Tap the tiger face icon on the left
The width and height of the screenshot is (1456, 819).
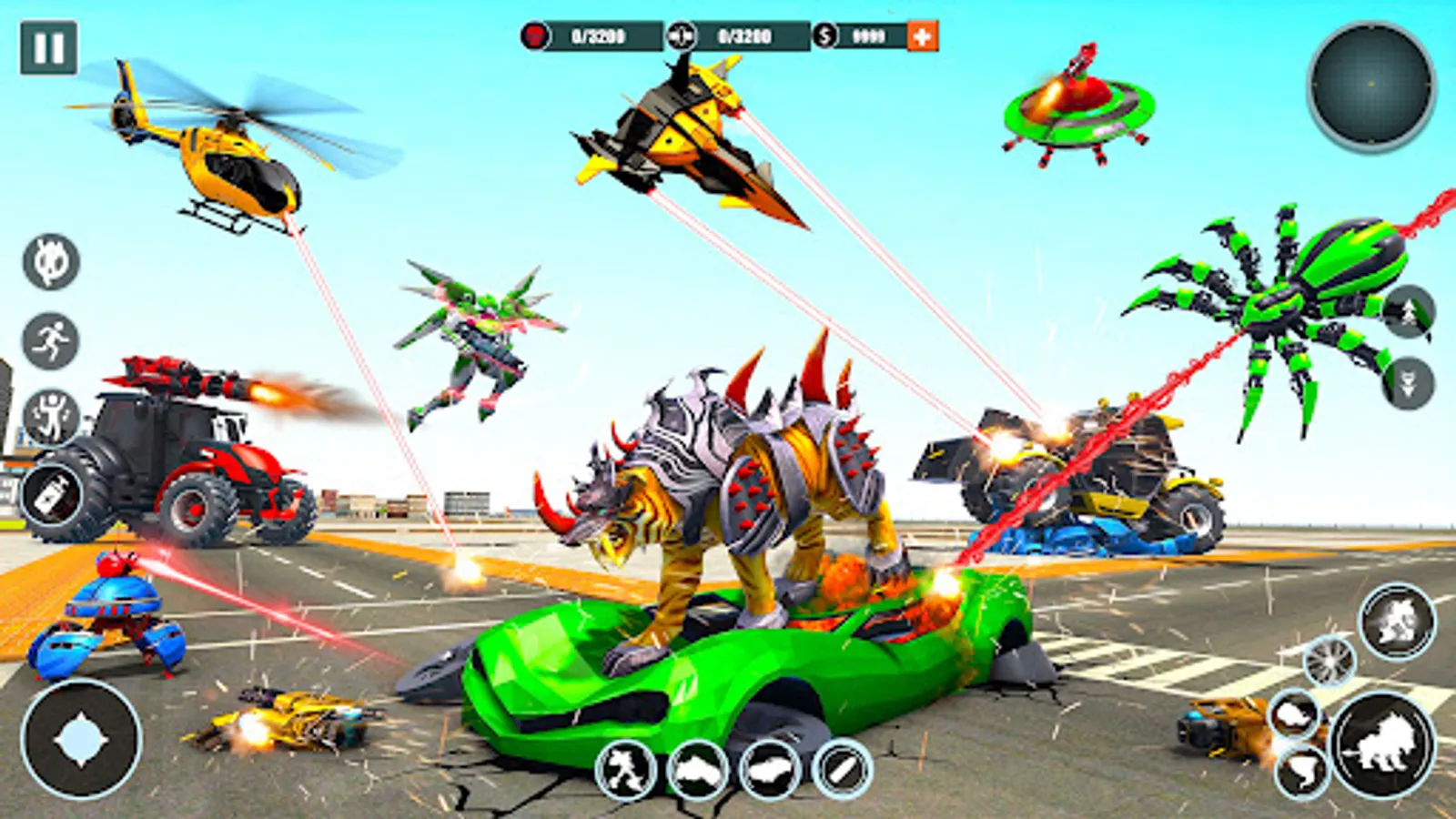pyautogui.click(x=51, y=262)
